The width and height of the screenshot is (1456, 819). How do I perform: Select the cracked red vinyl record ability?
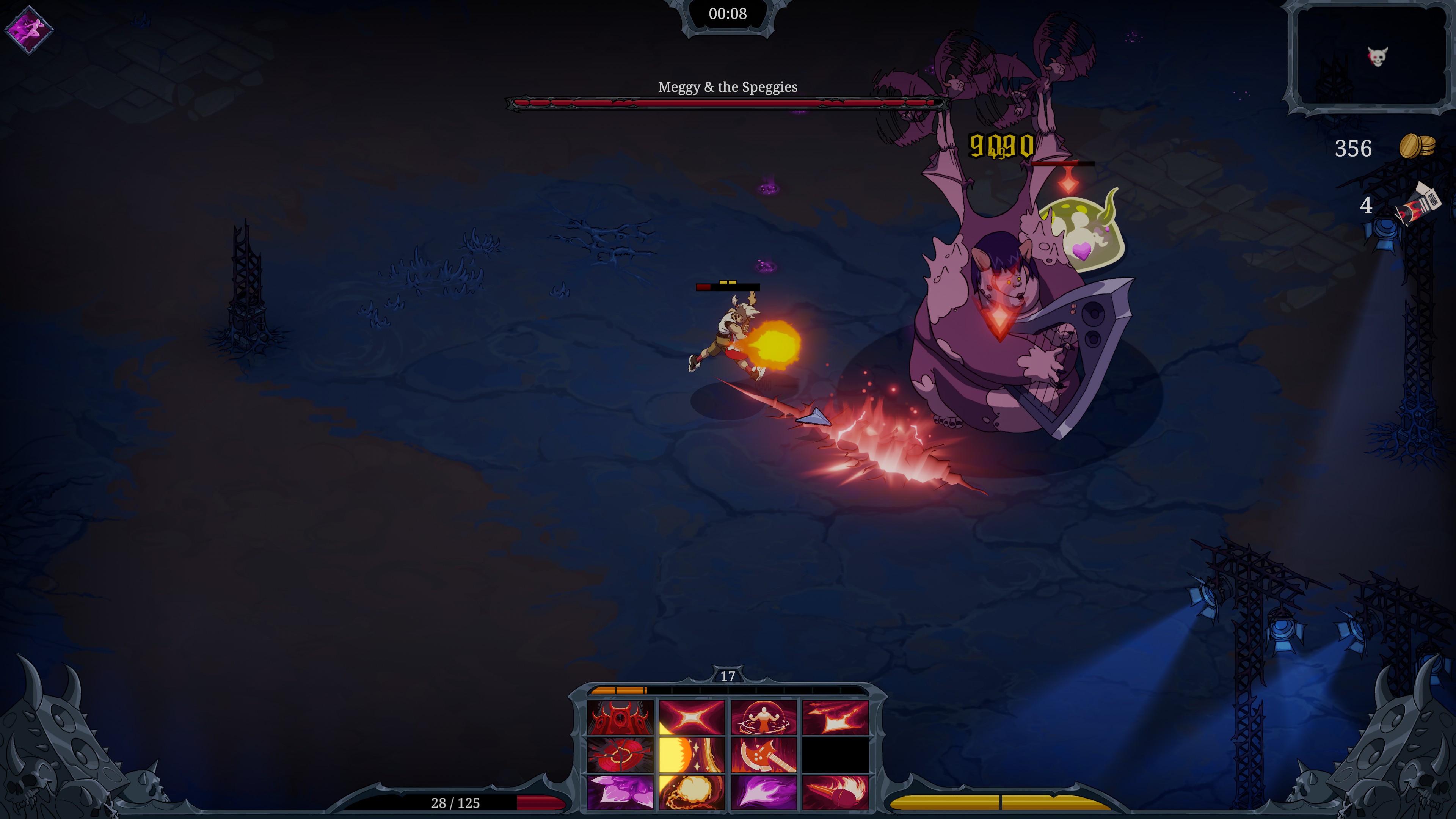tap(620, 755)
